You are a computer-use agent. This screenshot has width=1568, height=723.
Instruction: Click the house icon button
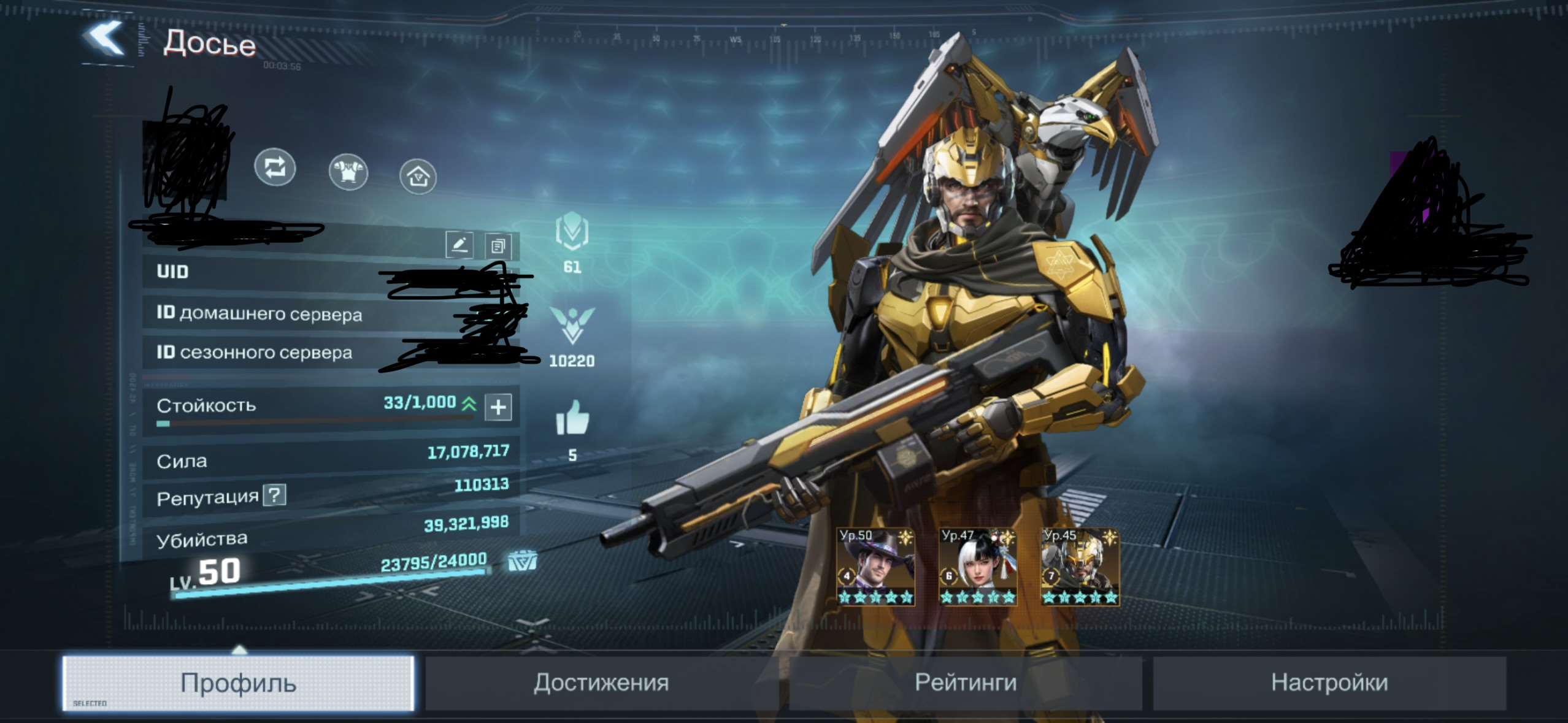point(418,177)
